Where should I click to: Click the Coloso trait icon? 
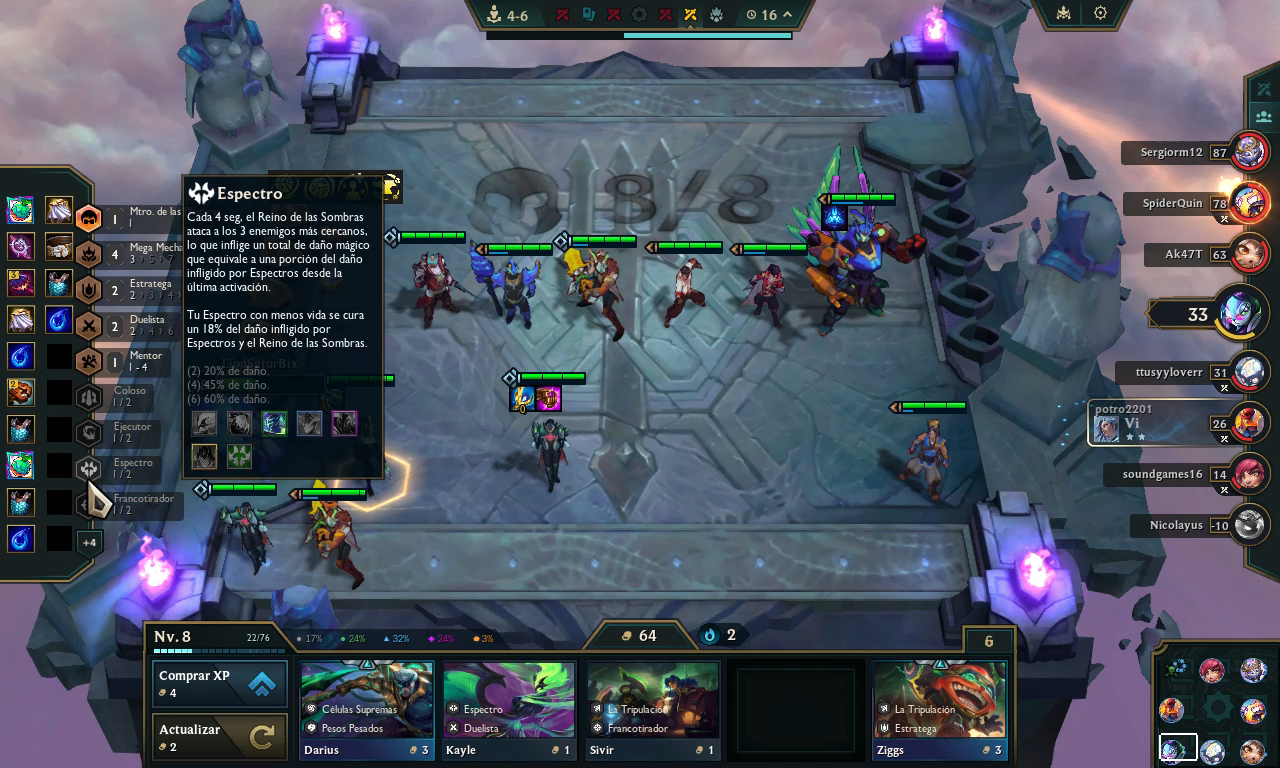click(x=89, y=394)
